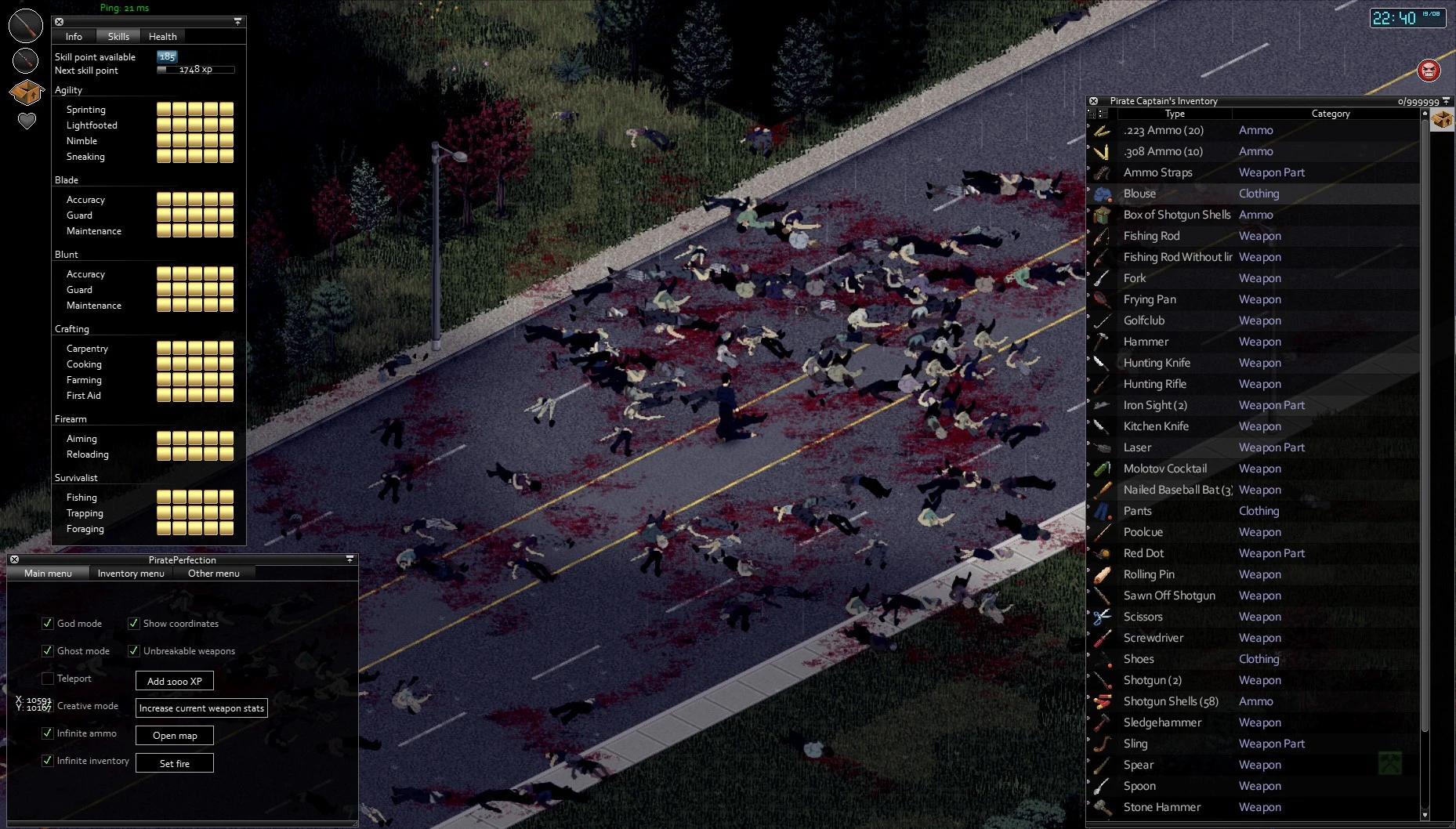Select the primary weapon slot icon
Viewport: 1456px width, 829px height.
click(24, 24)
